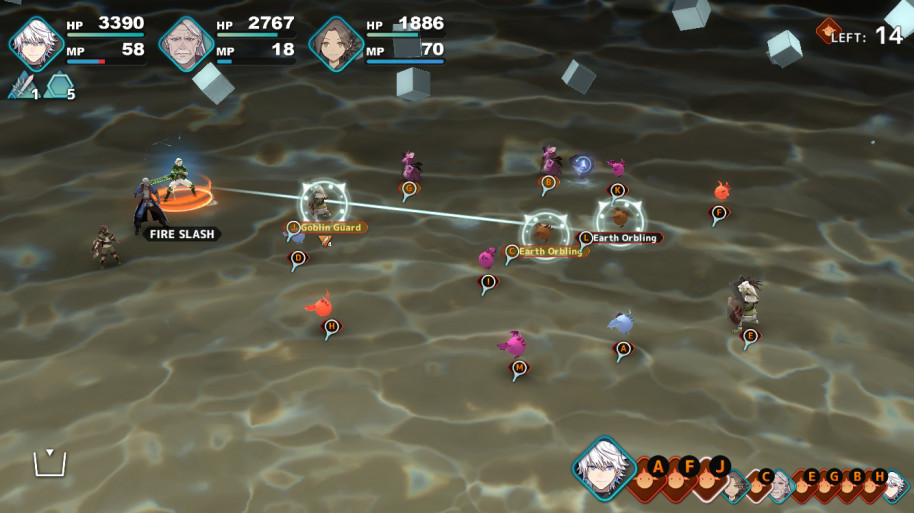
Task: Choose enemy target marker D
Action: 297,258
